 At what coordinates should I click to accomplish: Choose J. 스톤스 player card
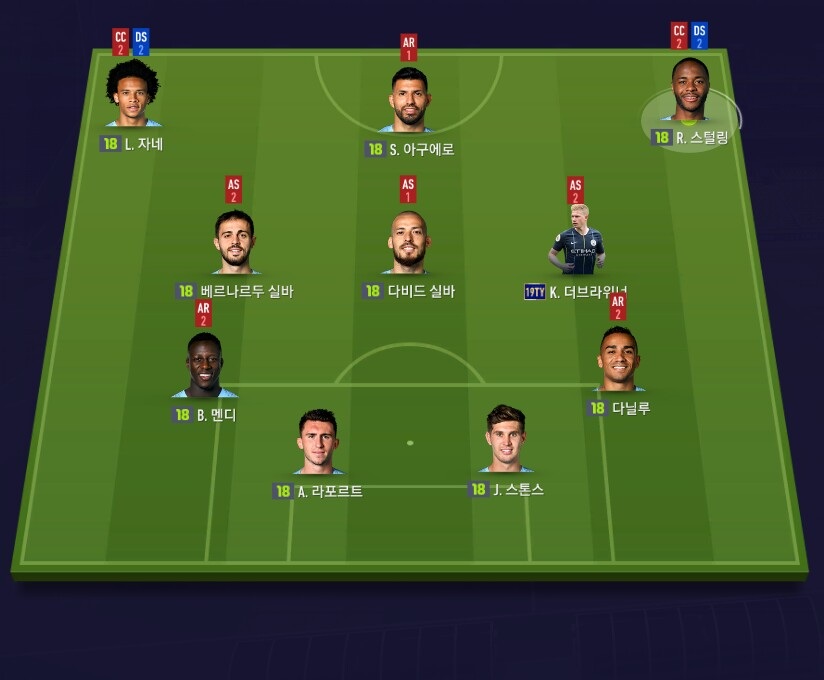coord(505,440)
